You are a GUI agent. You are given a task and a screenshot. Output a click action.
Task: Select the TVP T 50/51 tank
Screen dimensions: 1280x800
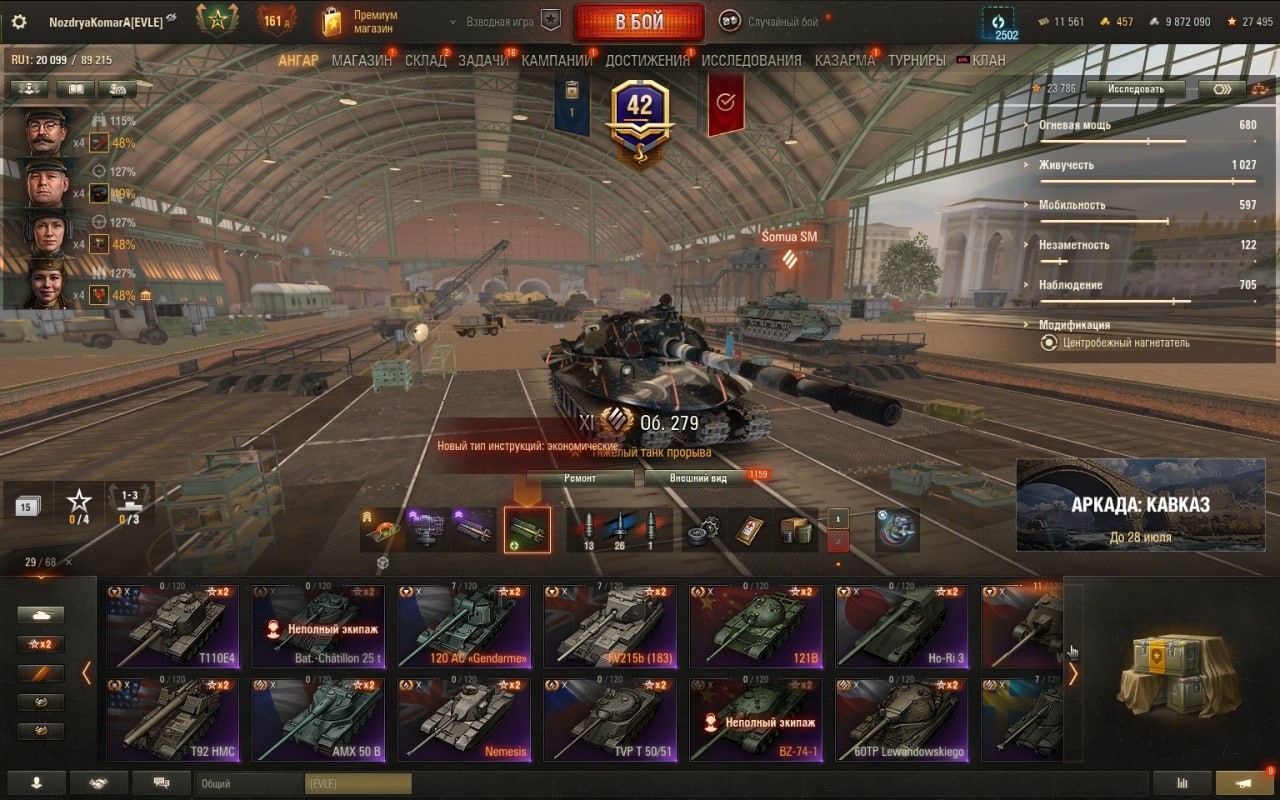tap(611, 720)
